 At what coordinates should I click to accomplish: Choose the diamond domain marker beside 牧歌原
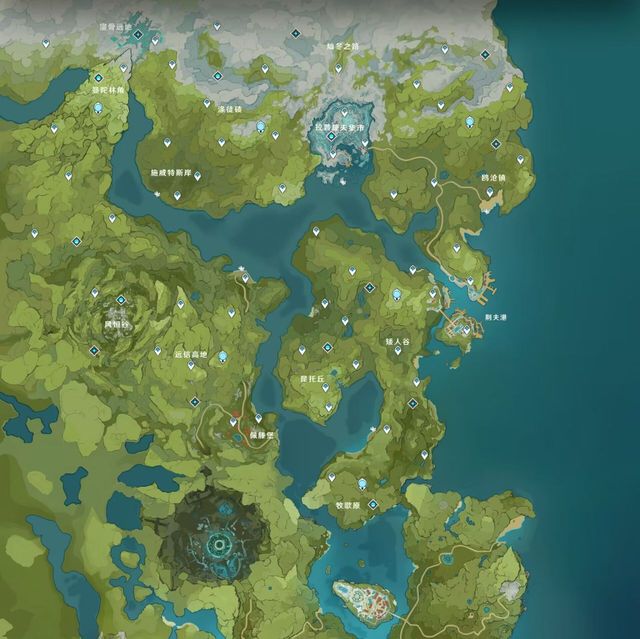(372, 505)
